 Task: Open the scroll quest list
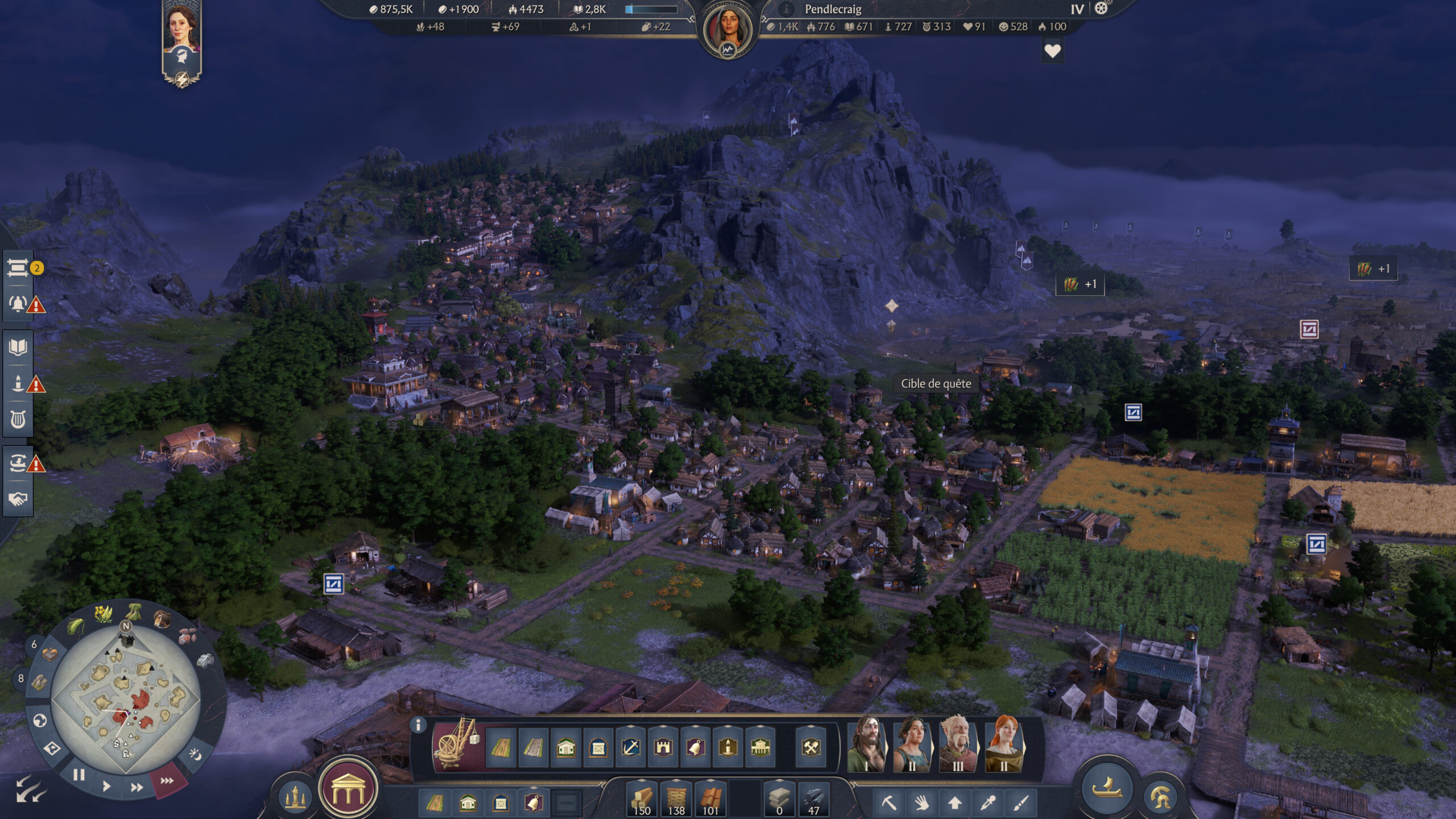coord(18,268)
